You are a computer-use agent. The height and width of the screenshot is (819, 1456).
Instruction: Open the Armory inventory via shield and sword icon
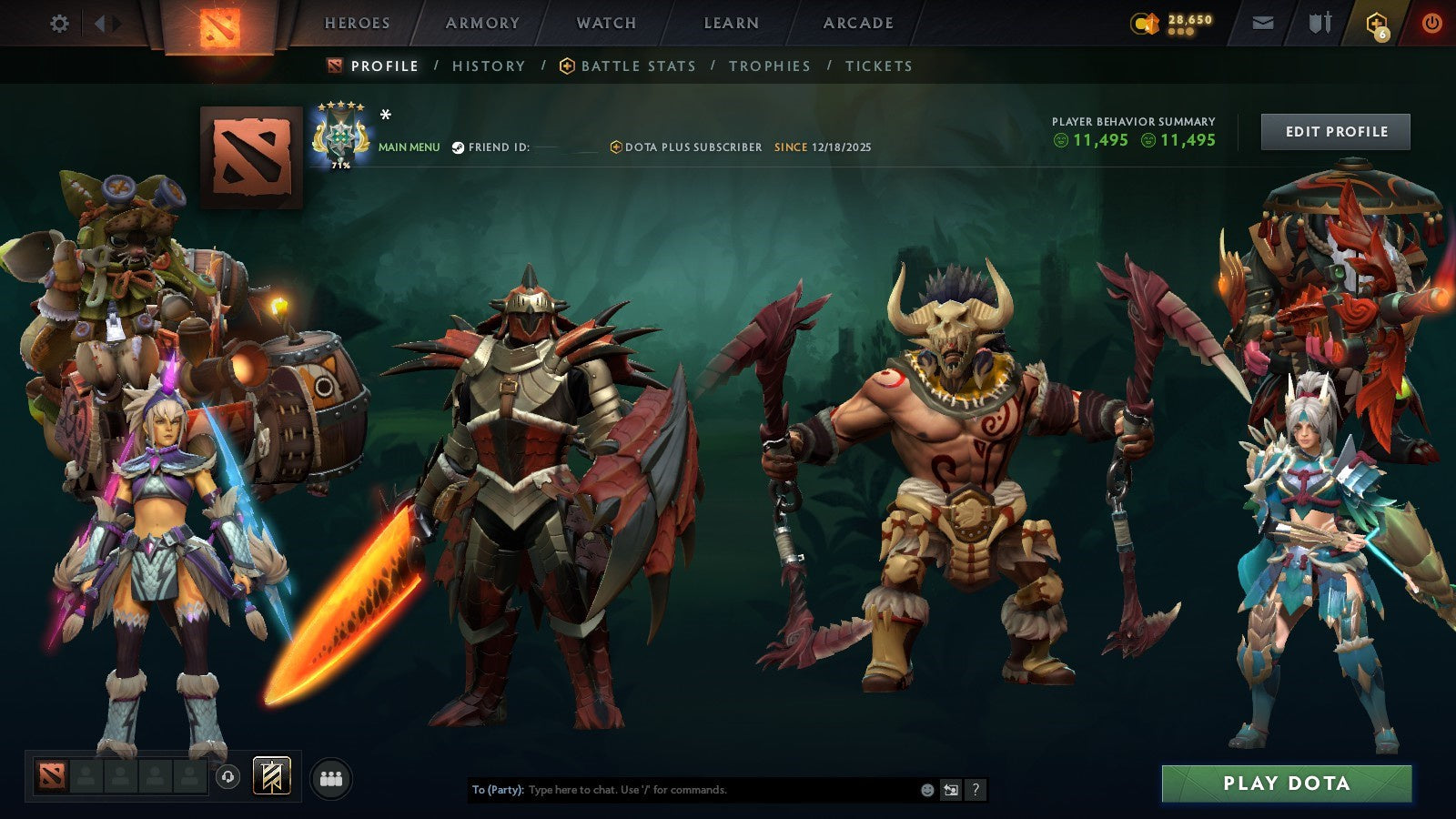coord(1318,23)
